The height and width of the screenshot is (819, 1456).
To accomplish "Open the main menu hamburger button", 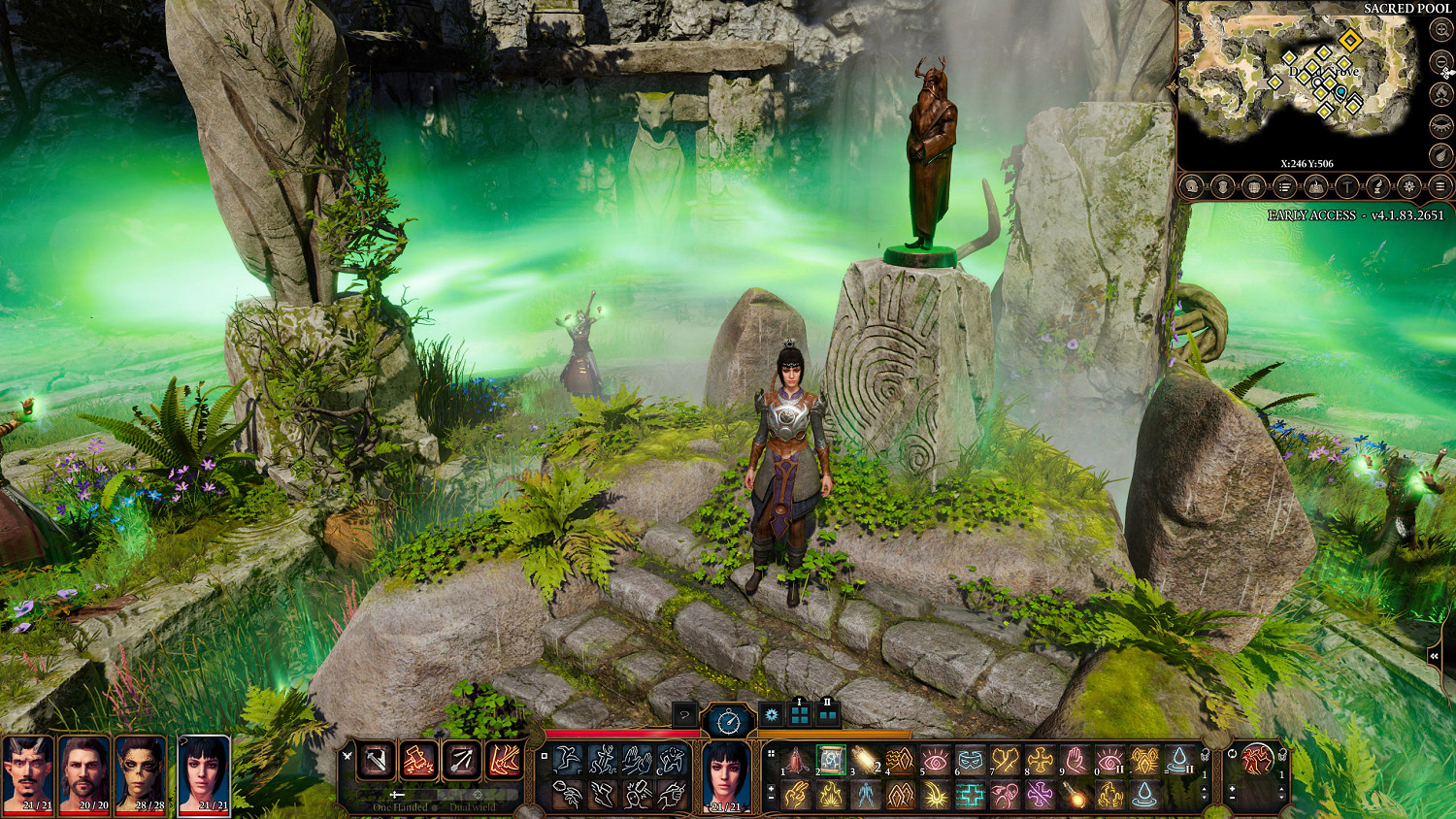I will [1440, 186].
